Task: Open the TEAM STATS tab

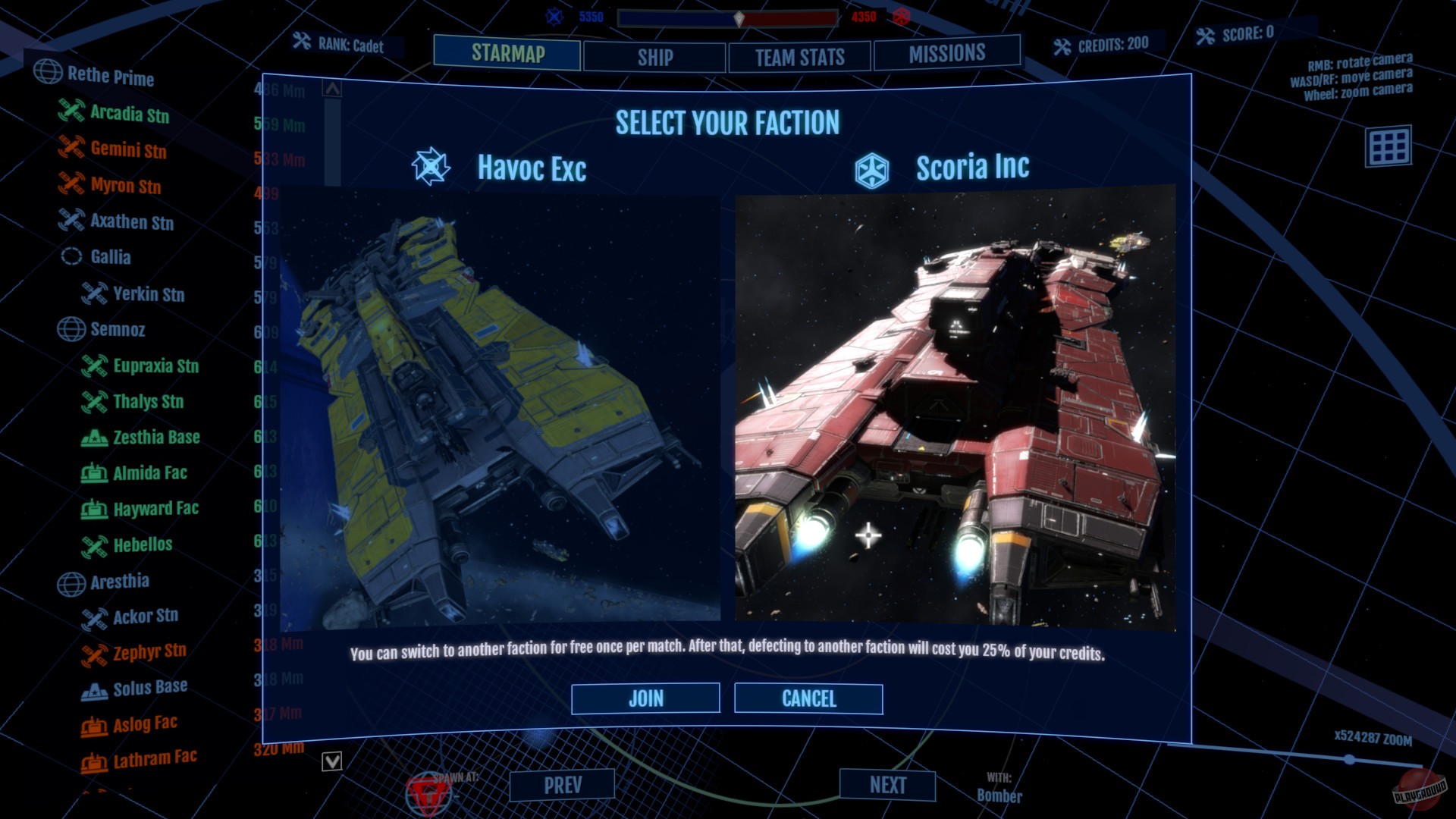Action: coord(799,56)
